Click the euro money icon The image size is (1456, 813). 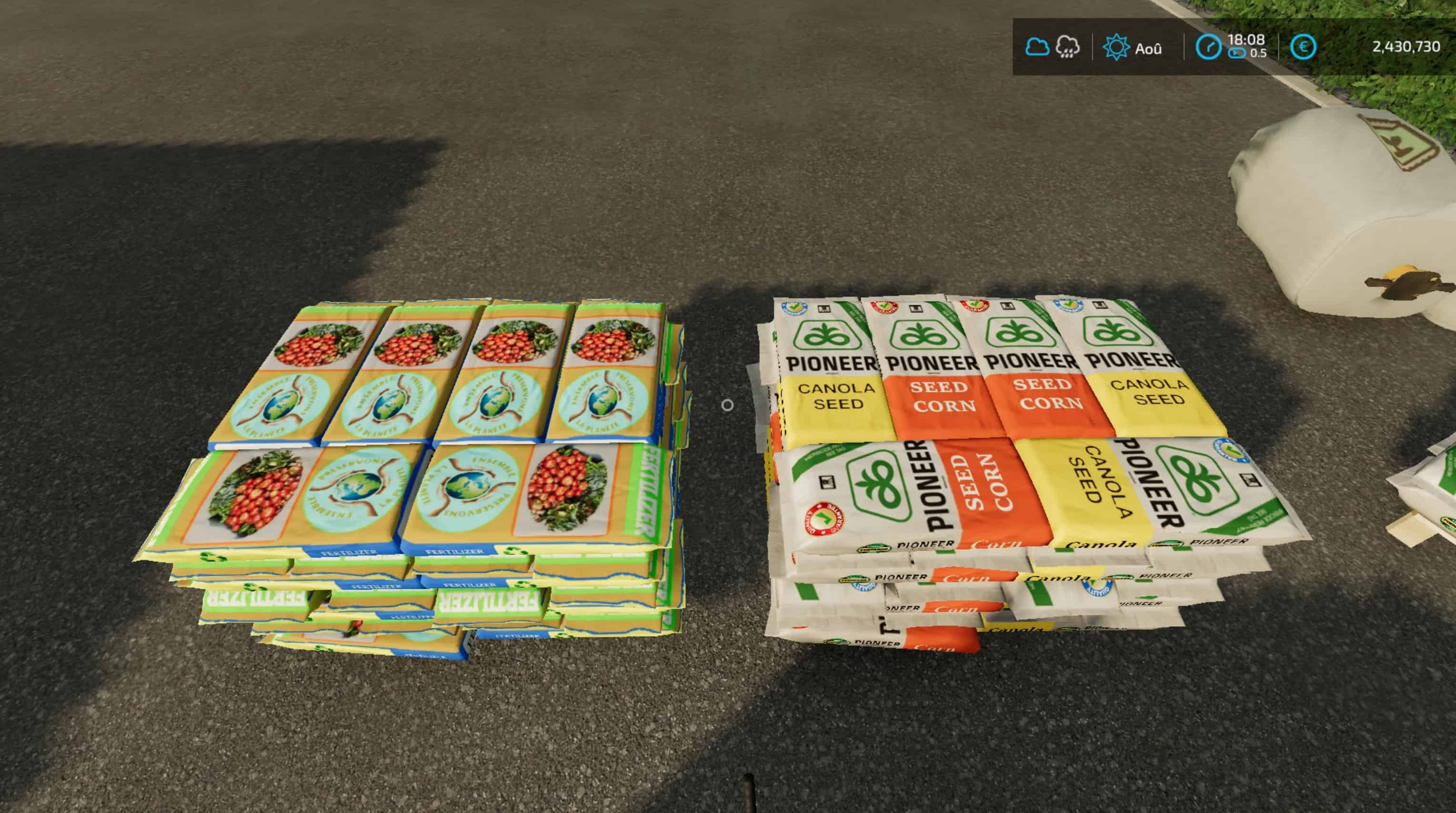[1304, 48]
